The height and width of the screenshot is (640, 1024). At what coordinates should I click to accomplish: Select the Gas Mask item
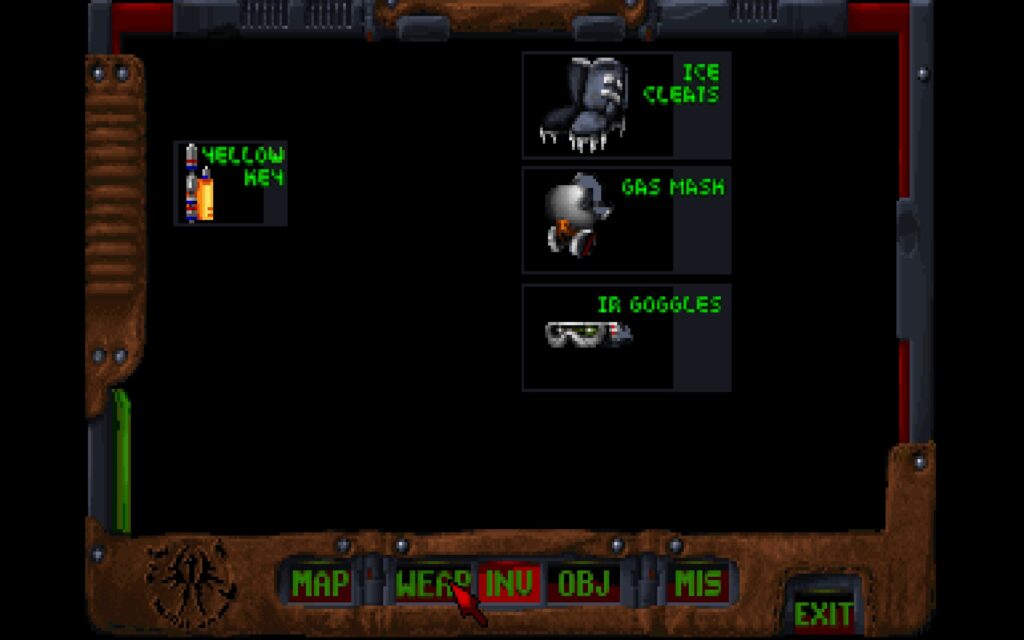[x=626, y=220]
